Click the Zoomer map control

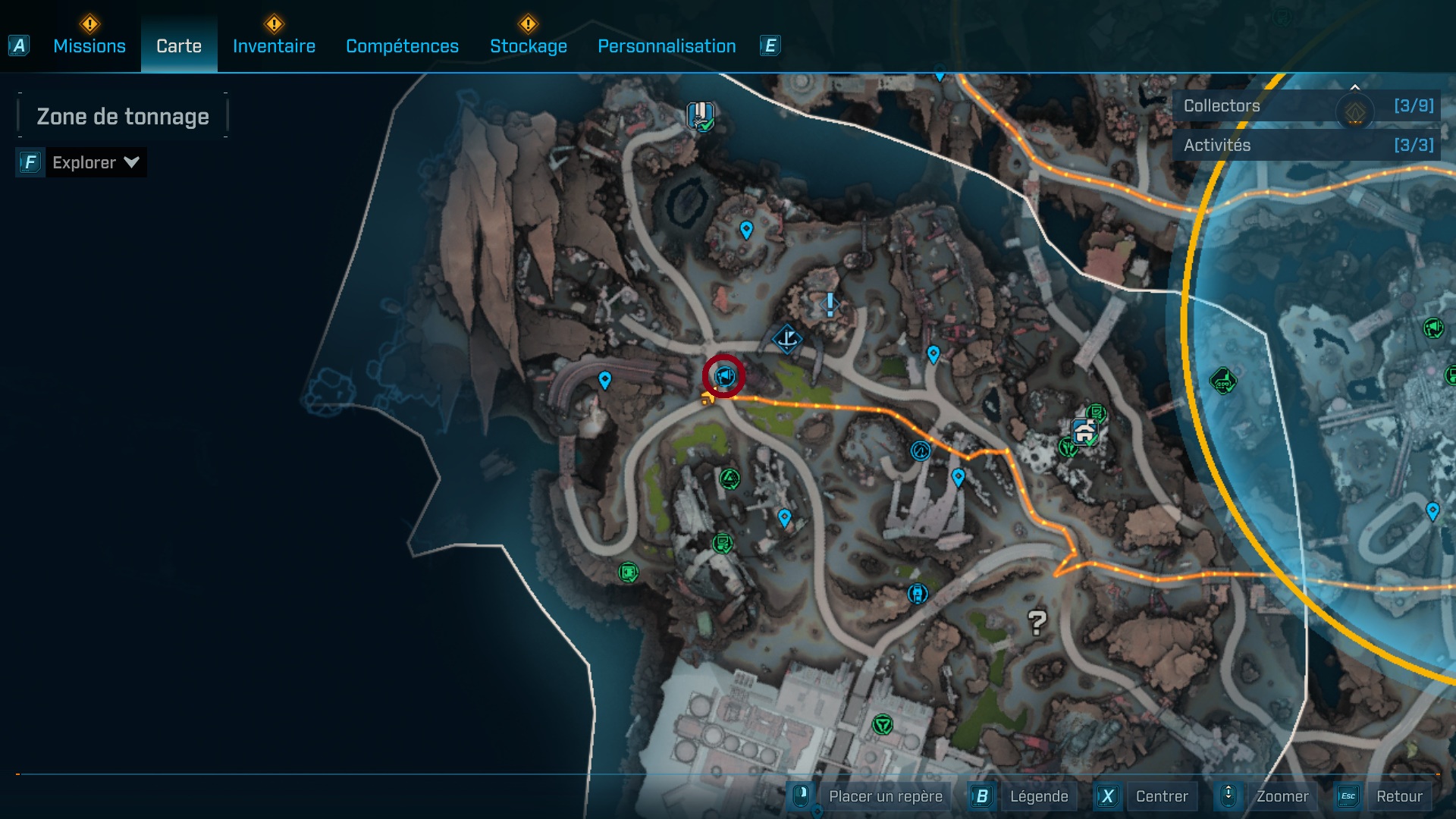(x=1282, y=796)
